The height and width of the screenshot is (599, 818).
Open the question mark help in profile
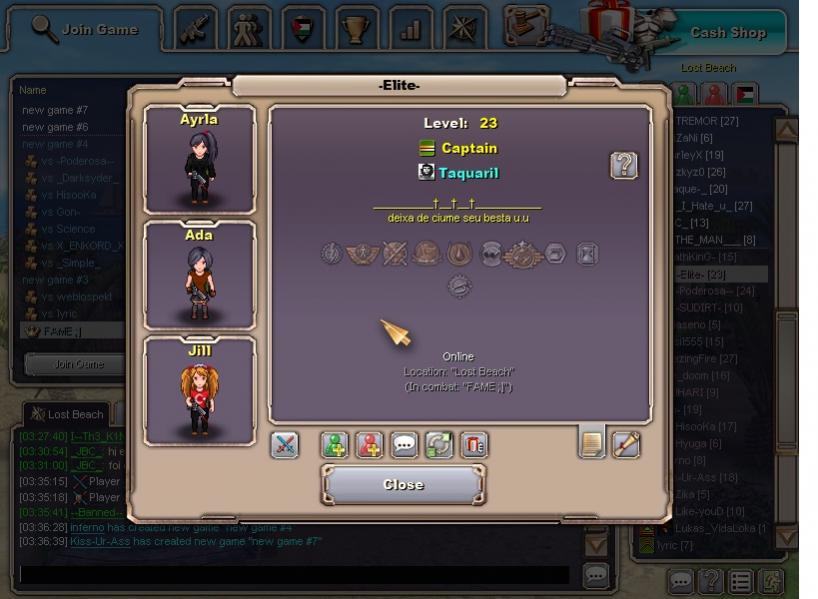tap(624, 165)
